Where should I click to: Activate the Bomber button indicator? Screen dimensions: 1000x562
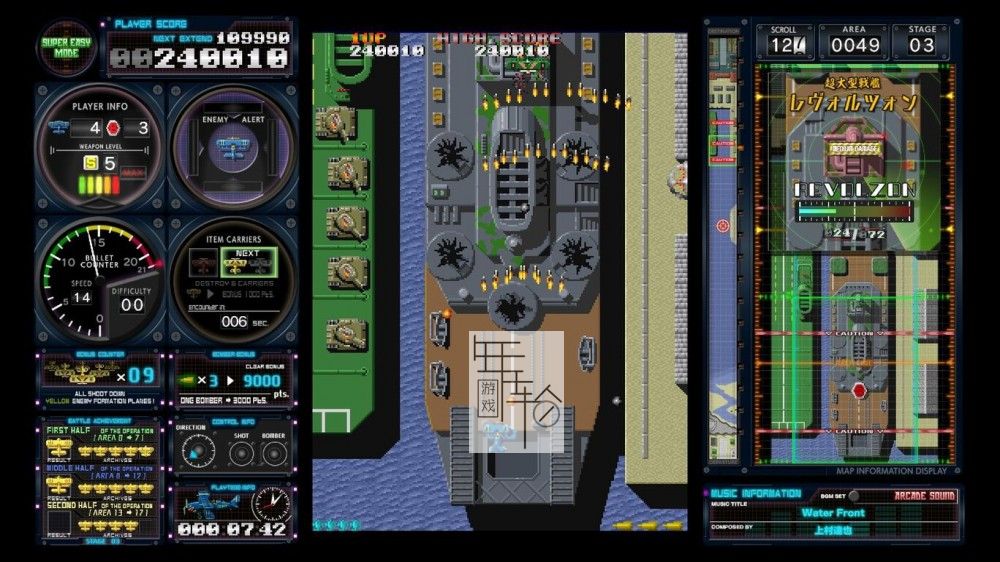274,452
